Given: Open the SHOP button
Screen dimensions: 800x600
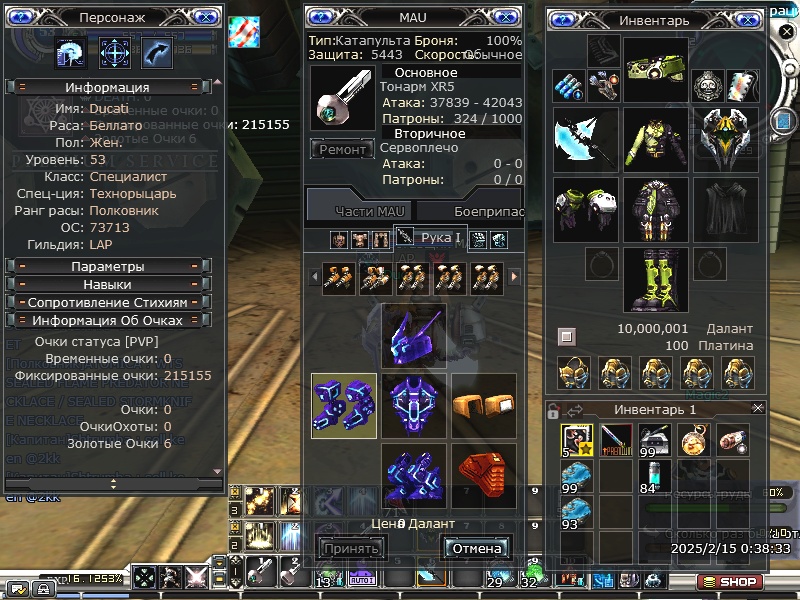Looking at the screenshot, I should [x=729, y=581].
